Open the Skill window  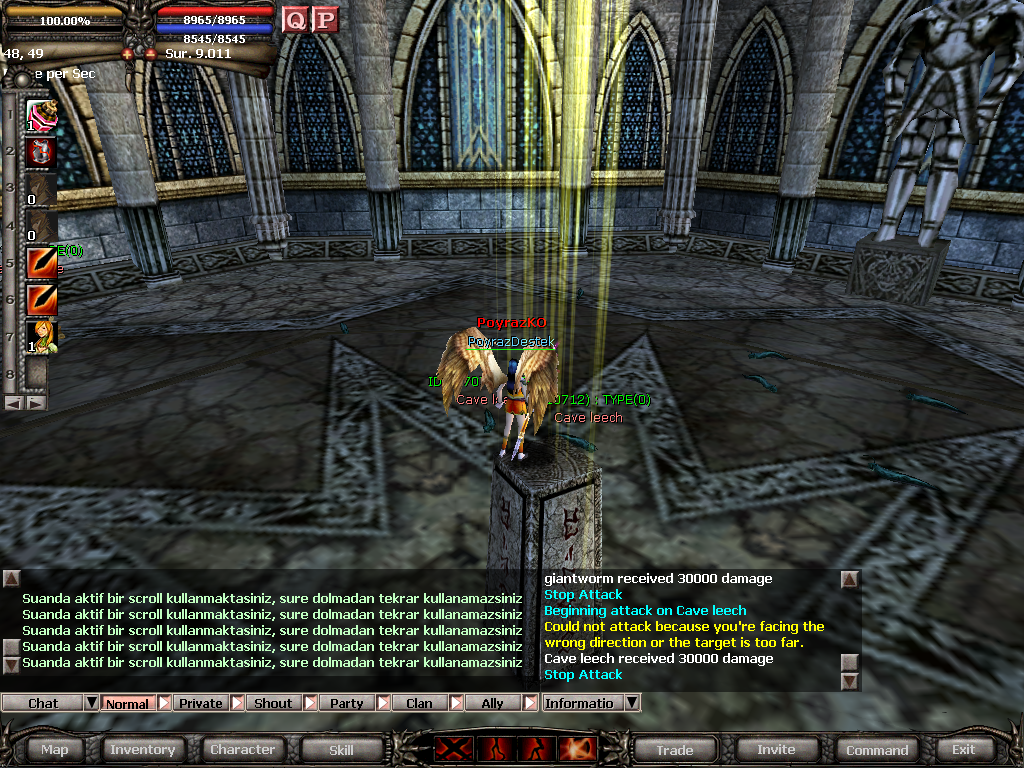341,749
